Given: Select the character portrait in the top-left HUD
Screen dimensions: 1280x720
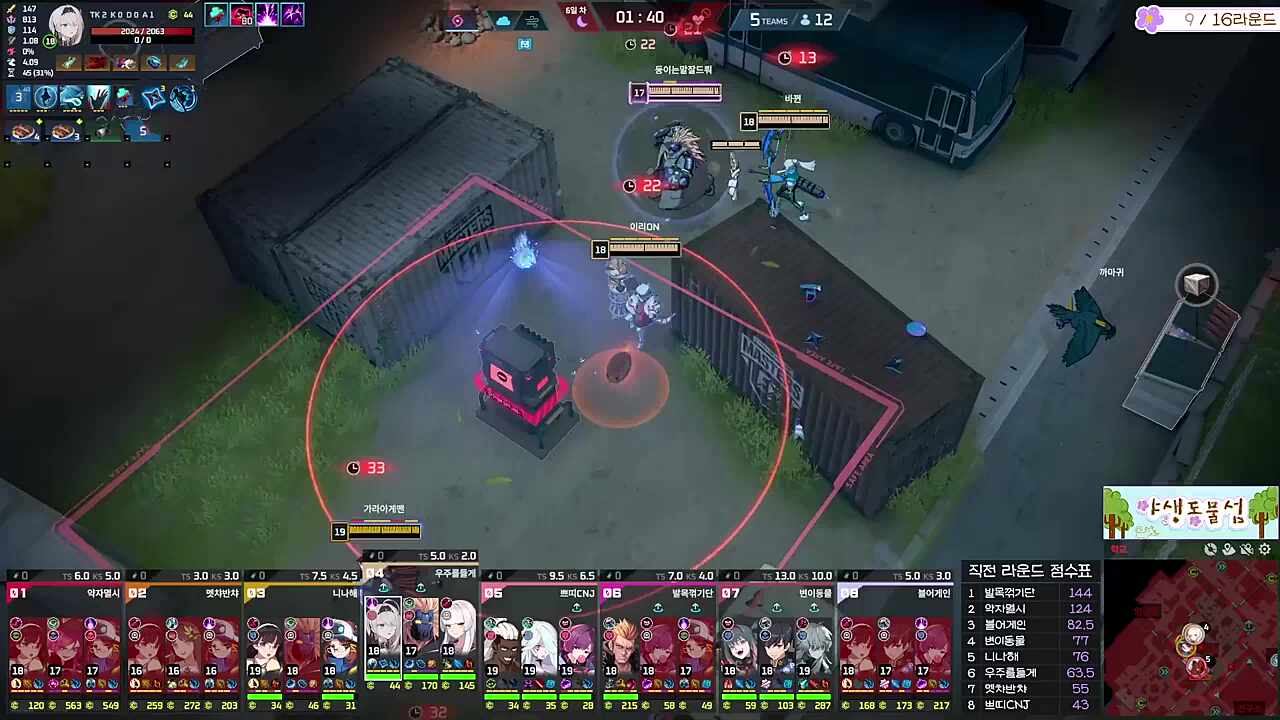Looking at the screenshot, I should [x=66, y=26].
